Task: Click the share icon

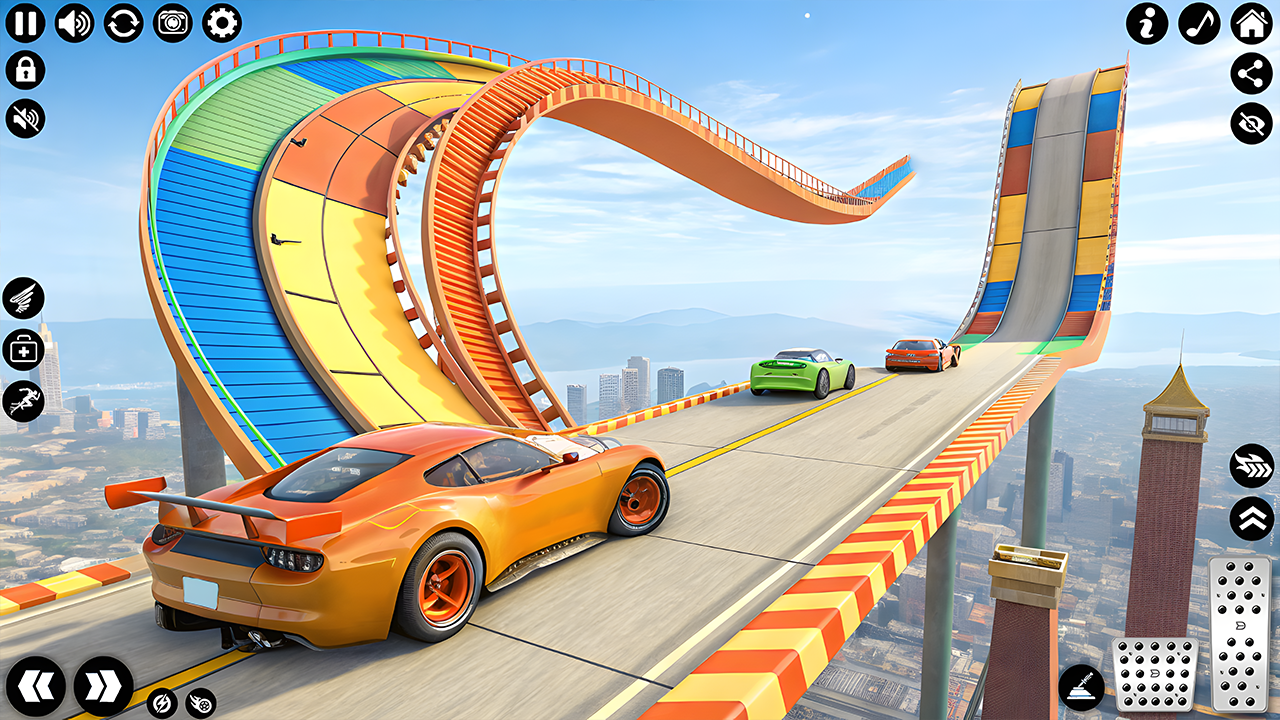Action: pos(1251,72)
